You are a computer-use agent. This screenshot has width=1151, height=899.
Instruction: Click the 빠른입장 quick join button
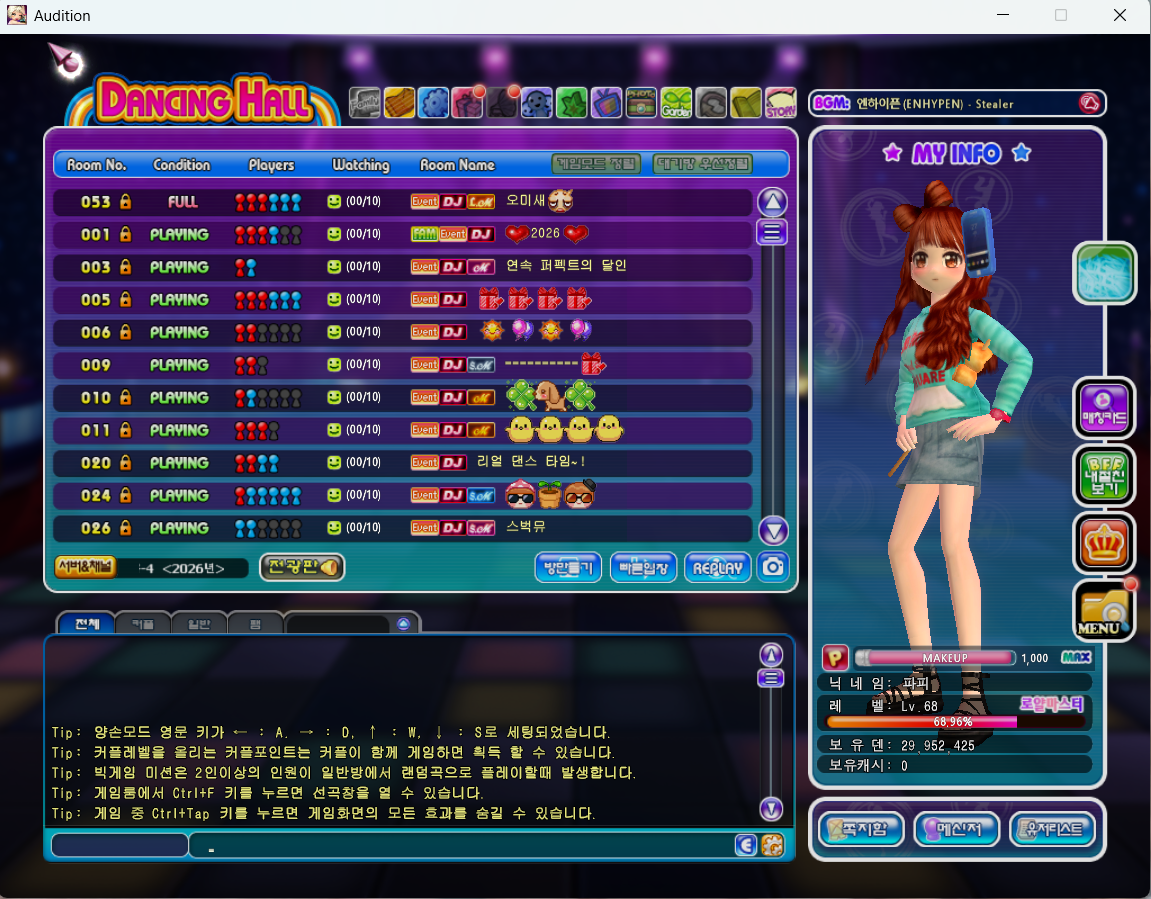643,567
